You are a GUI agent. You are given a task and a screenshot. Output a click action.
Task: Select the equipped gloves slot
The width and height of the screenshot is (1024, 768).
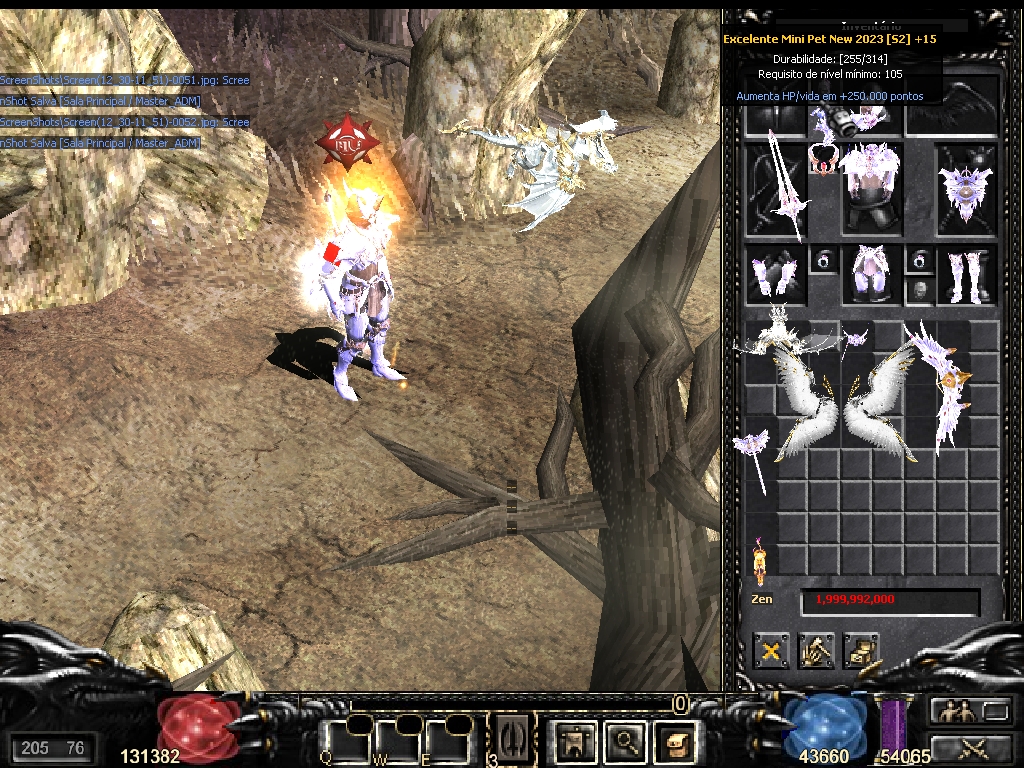pyautogui.click(x=776, y=275)
